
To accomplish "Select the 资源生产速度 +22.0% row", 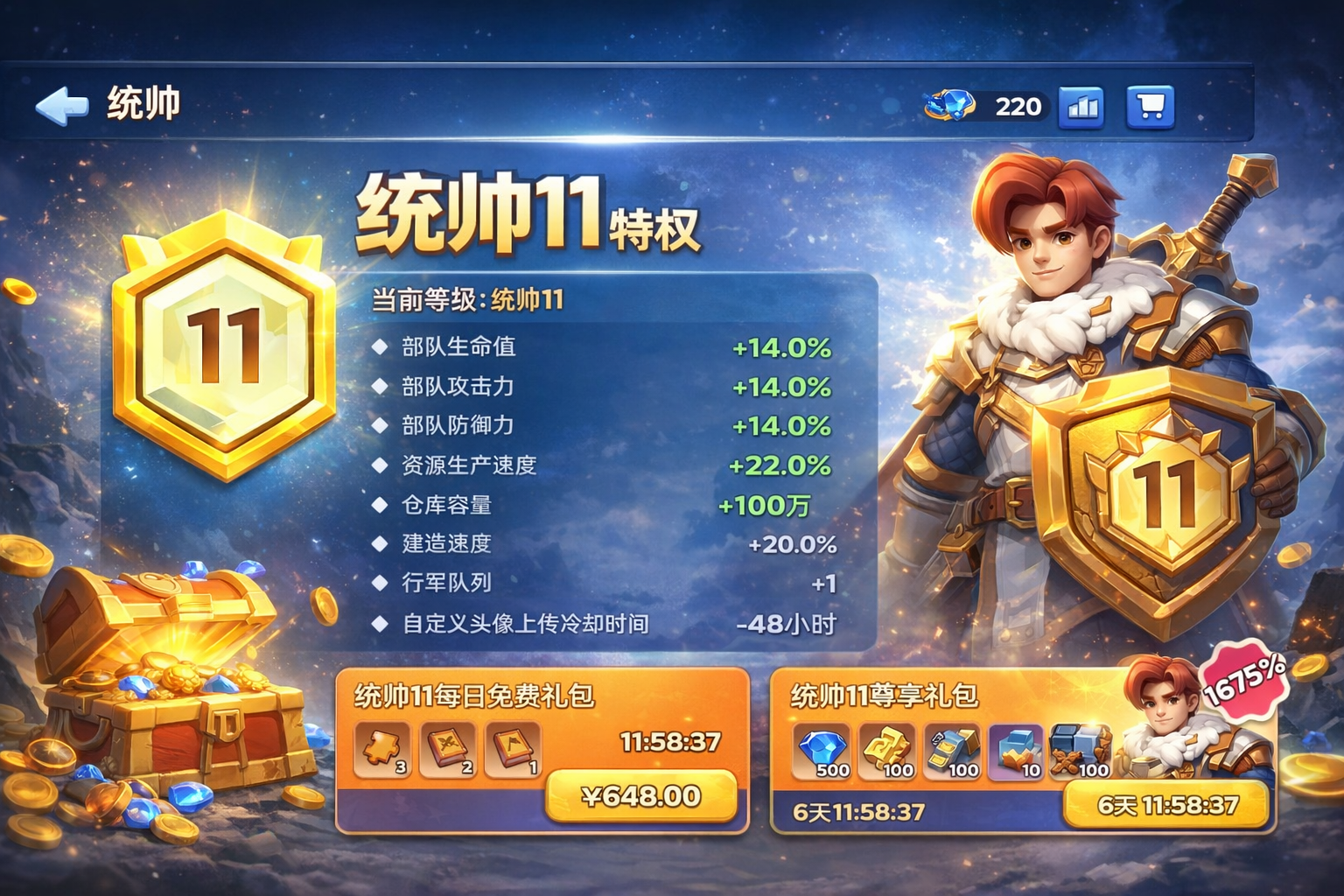I will pos(604,465).
